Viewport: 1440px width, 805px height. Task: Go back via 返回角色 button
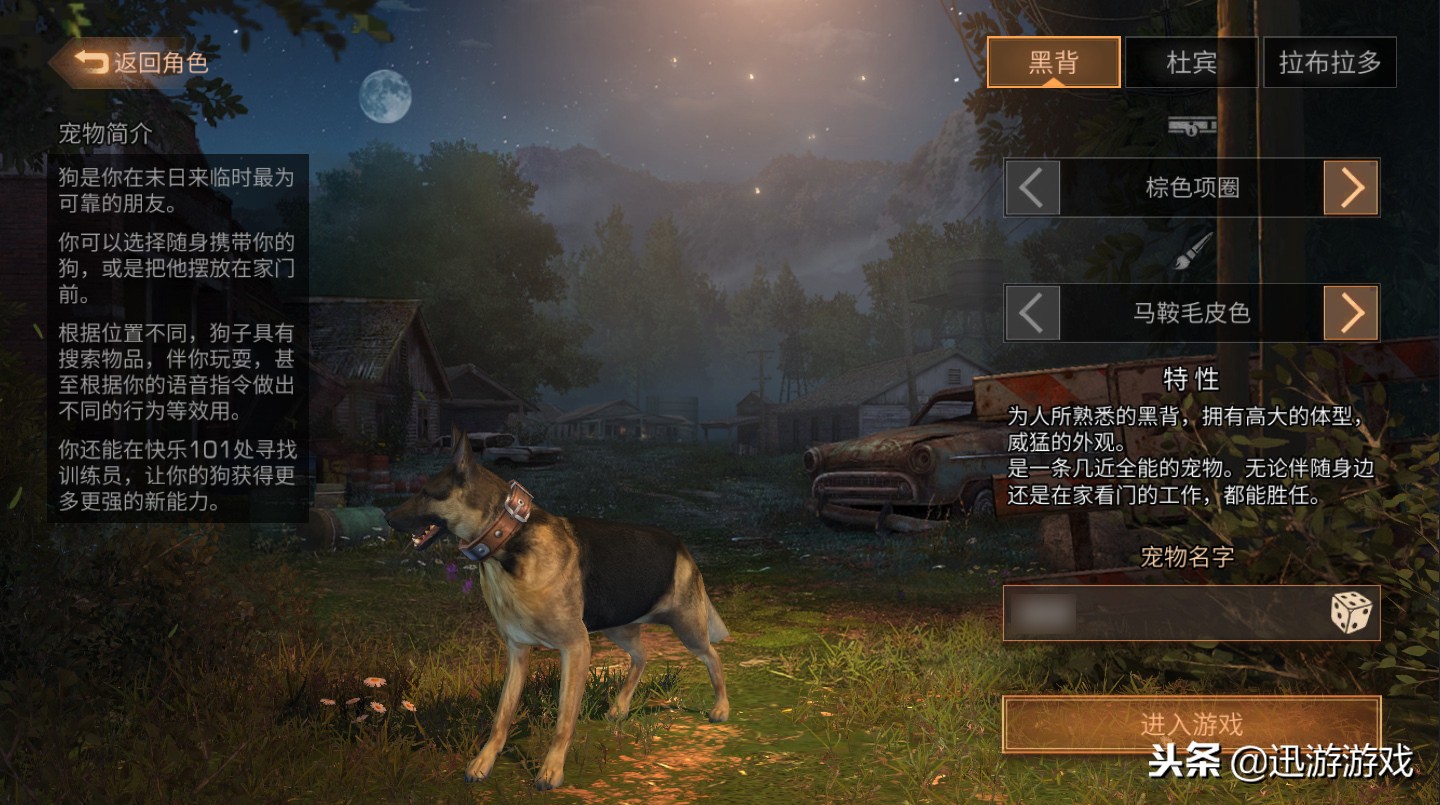tap(130, 63)
